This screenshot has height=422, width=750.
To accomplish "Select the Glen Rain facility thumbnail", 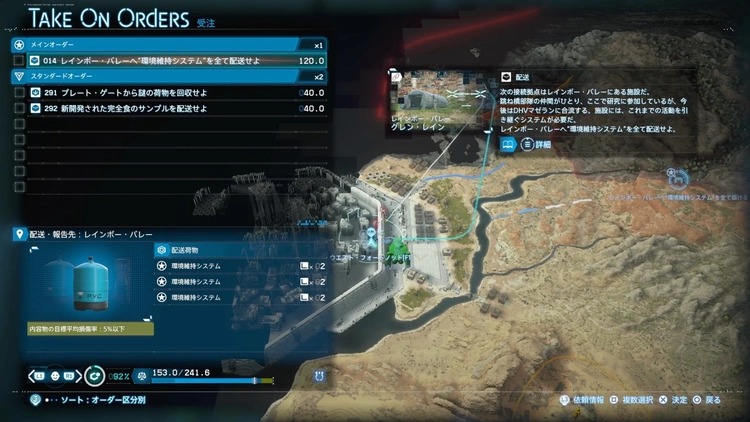I will pos(440,102).
